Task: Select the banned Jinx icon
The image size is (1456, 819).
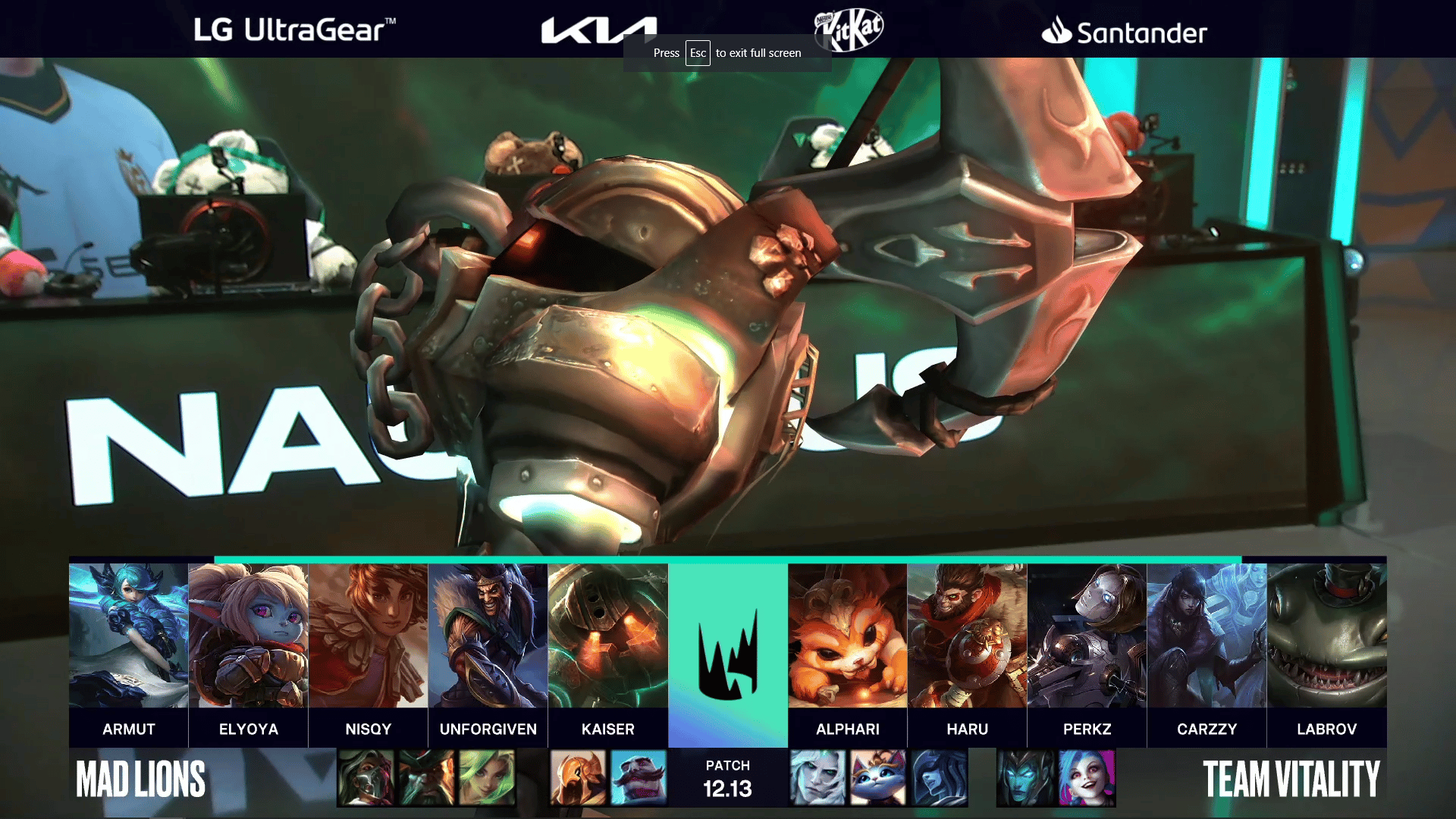Action: pyautogui.click(x=1087, y=778)
